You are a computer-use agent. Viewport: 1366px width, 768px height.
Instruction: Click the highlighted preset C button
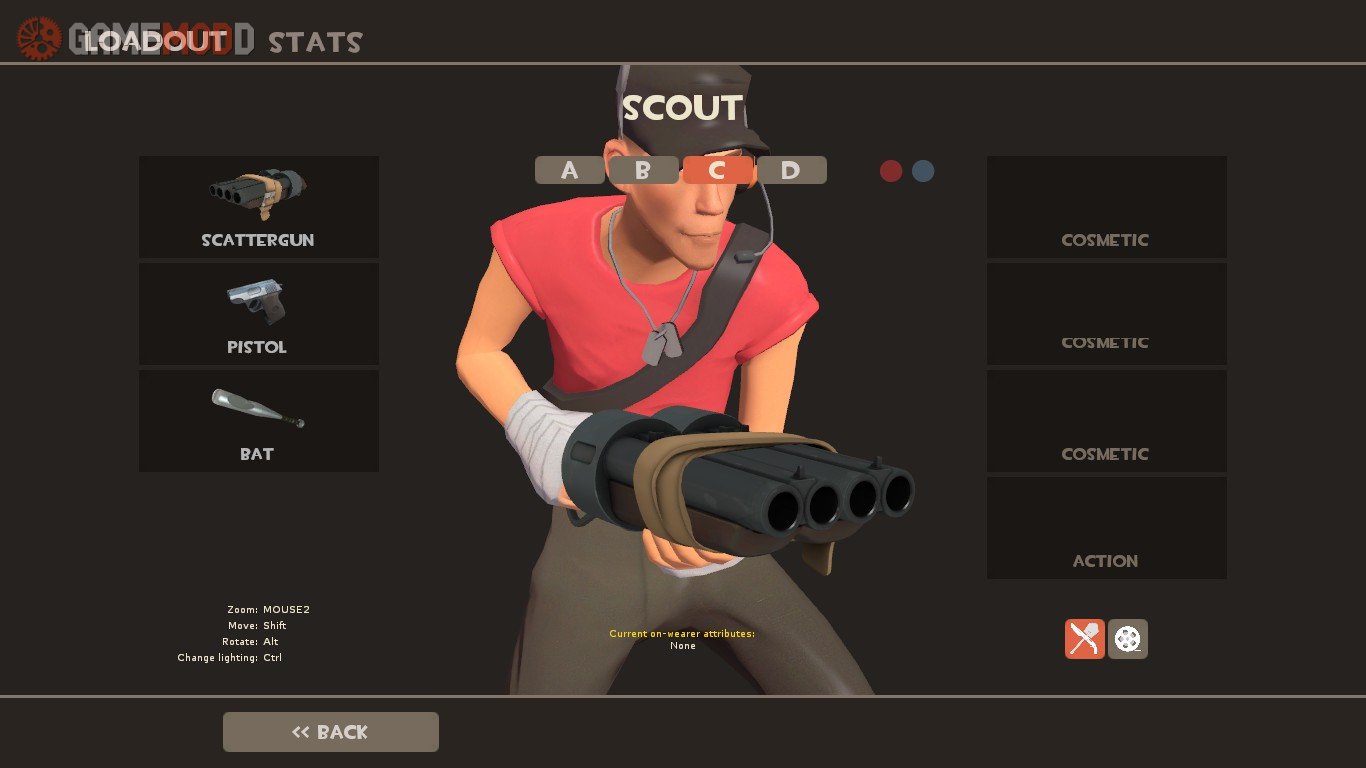[717, 170]
